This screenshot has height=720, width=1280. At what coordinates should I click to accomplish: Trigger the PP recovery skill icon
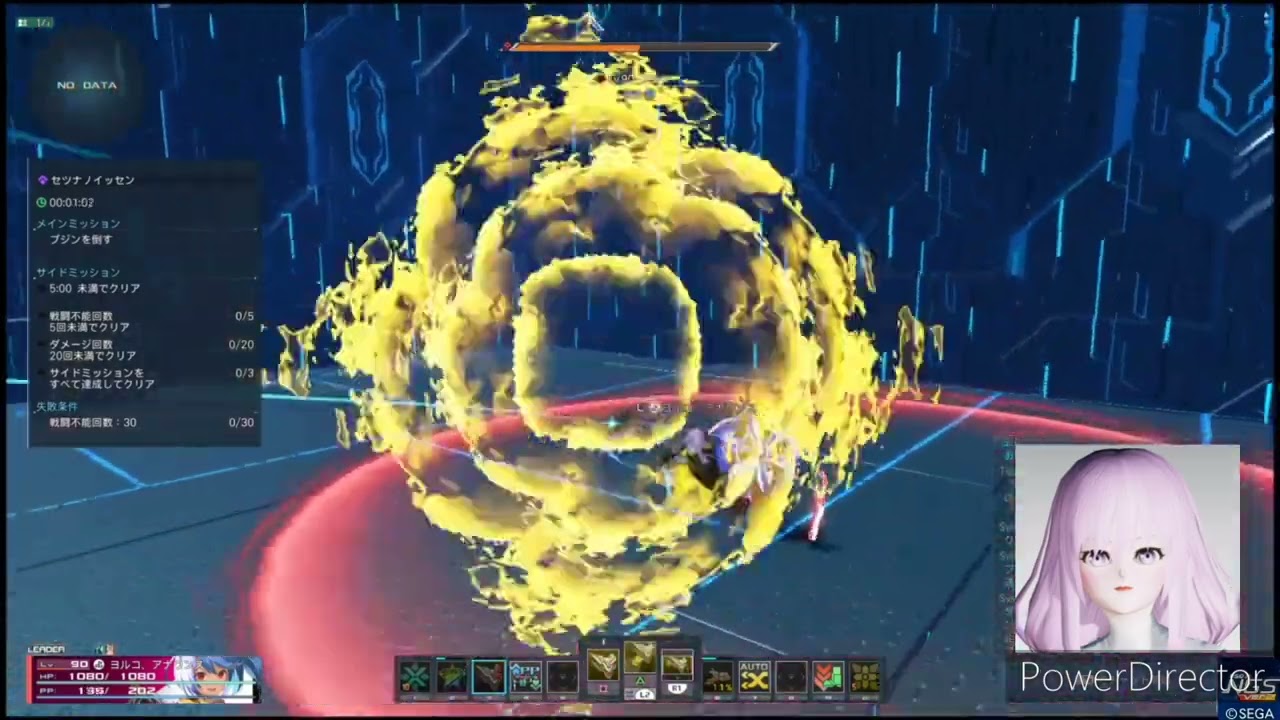pos(526,678)
